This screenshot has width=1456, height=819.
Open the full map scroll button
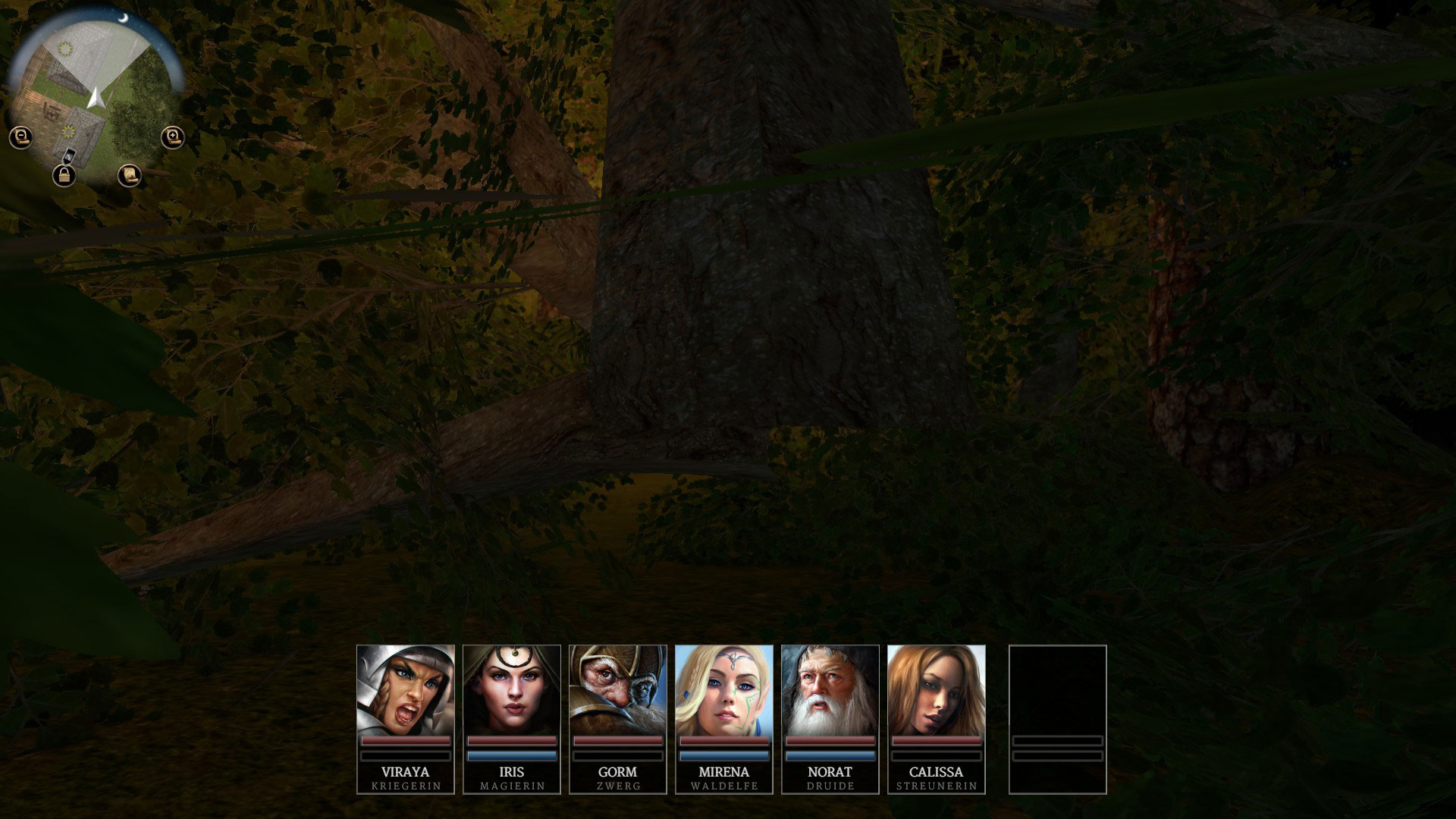[x=130, y=175]
